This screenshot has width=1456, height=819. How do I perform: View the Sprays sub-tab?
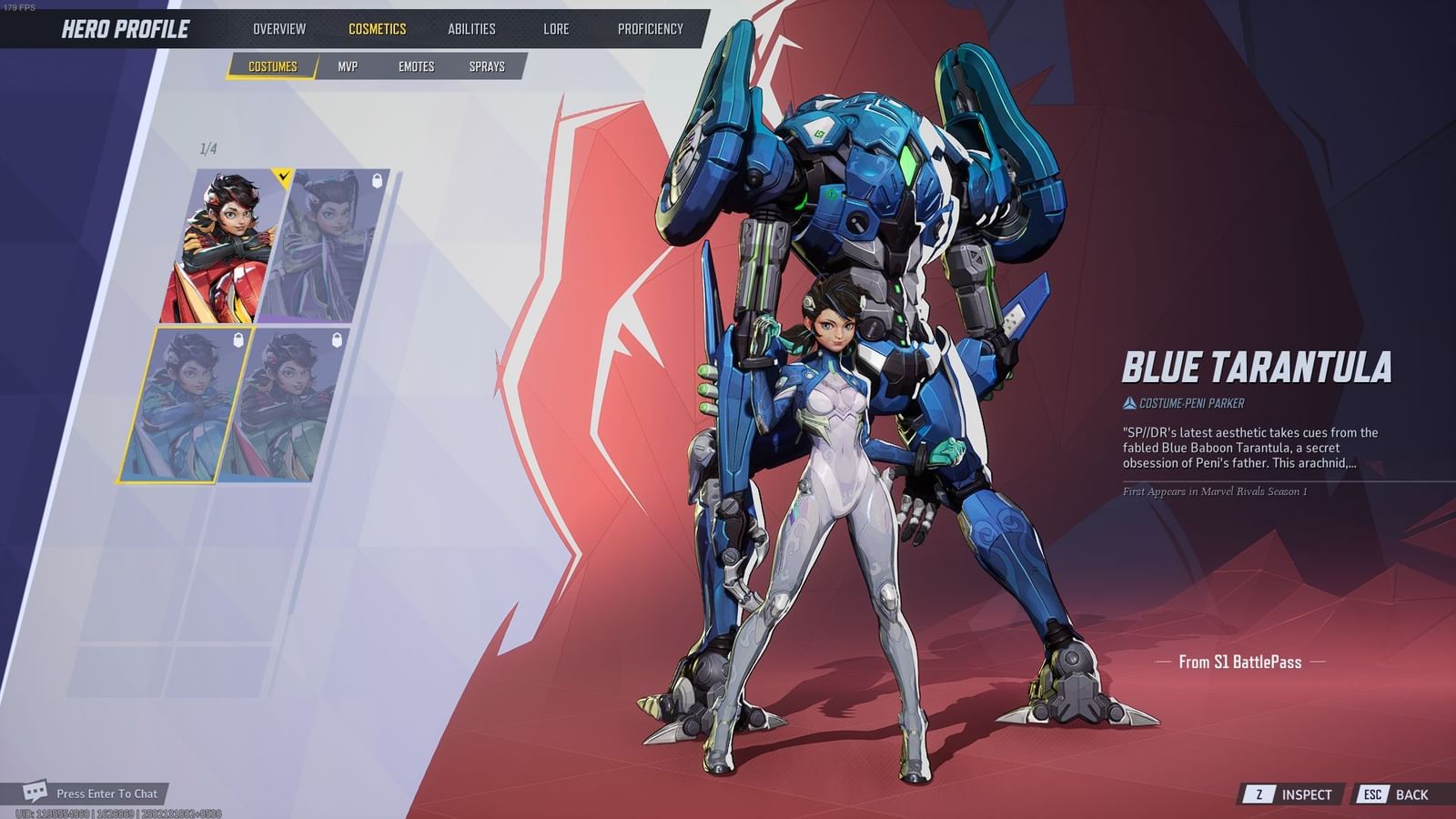(x=489, y=66)
